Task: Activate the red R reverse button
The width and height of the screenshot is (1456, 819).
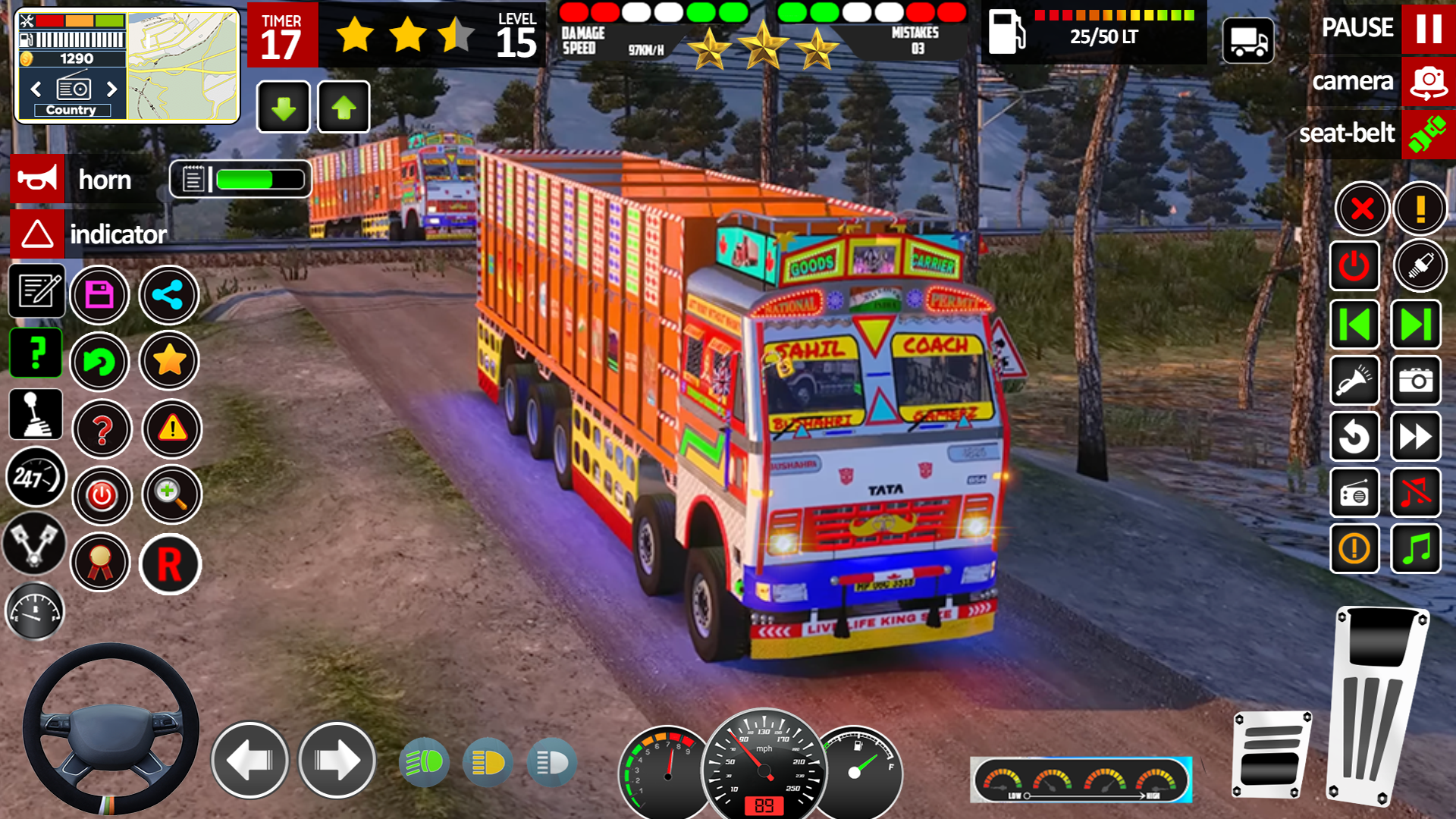Action: (170, 564)
